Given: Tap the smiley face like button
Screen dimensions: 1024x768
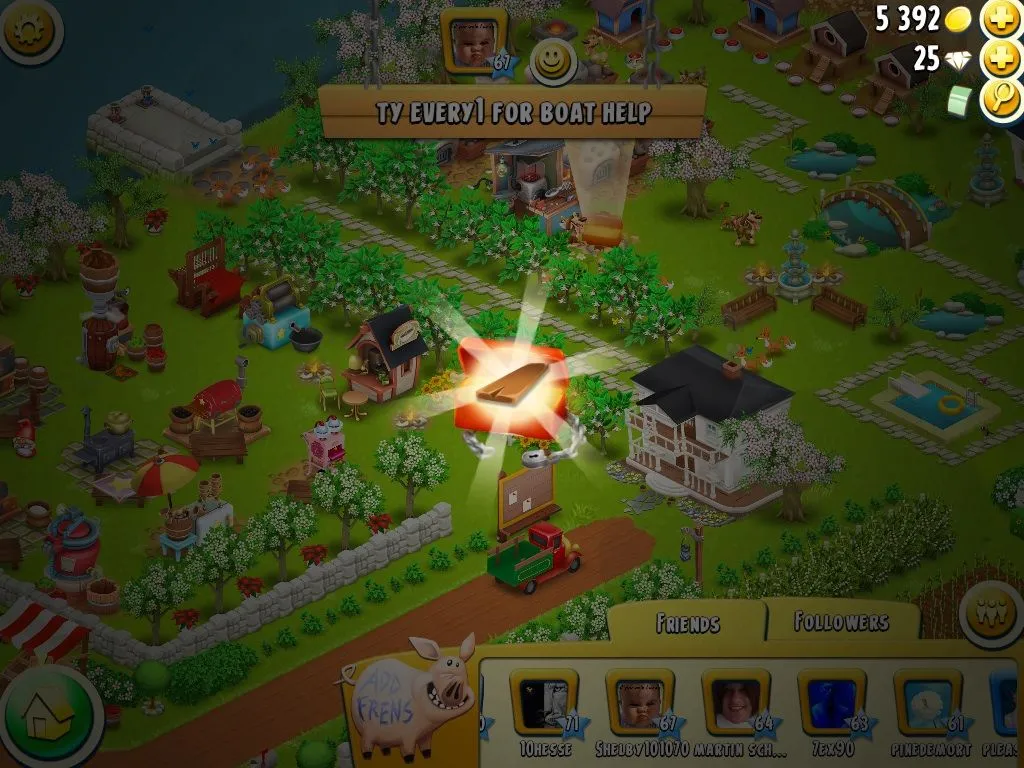Looking at the screenshot, I should [x=549, y=62].
